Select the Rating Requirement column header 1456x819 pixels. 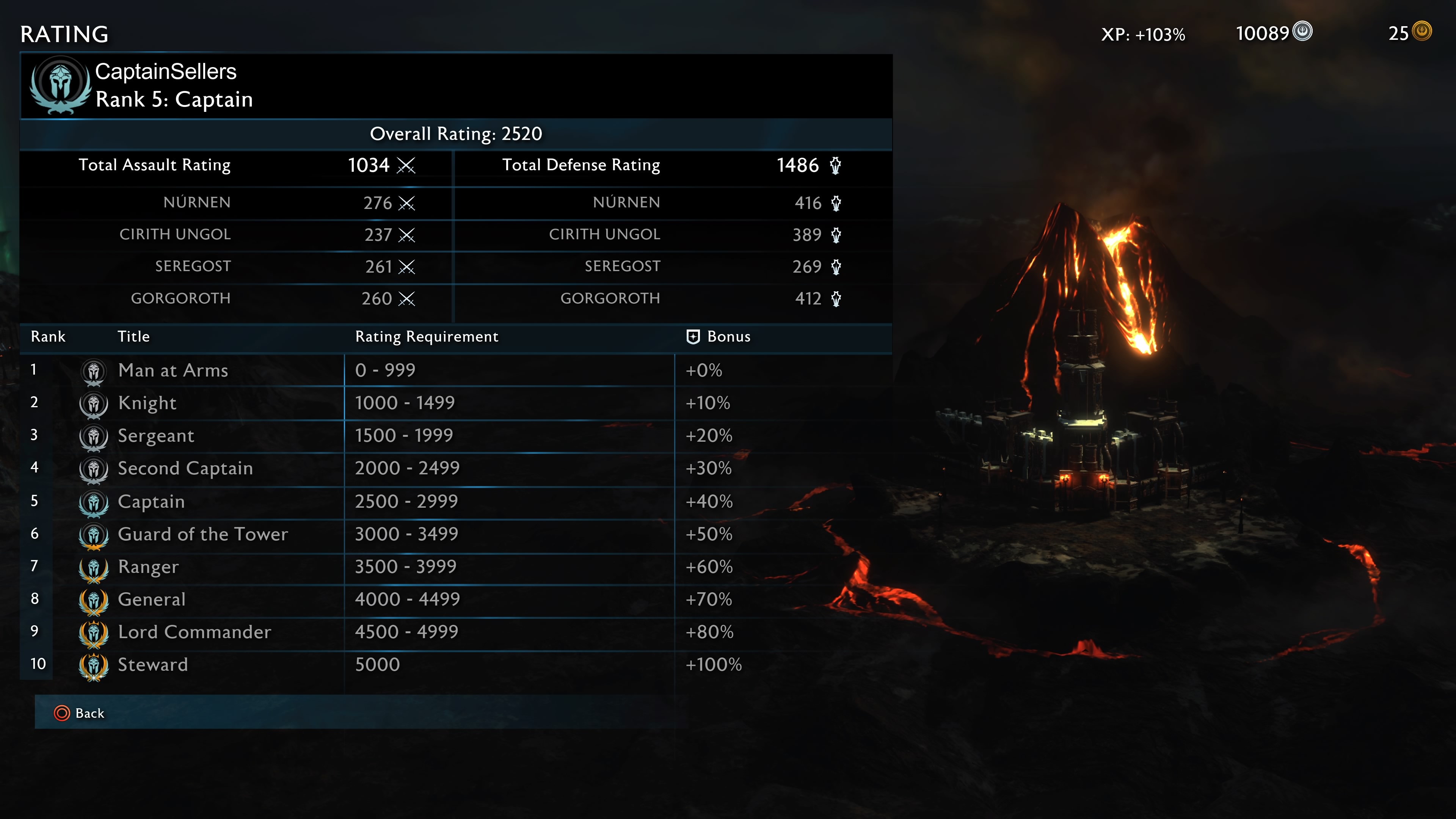[x=426, y=336]
